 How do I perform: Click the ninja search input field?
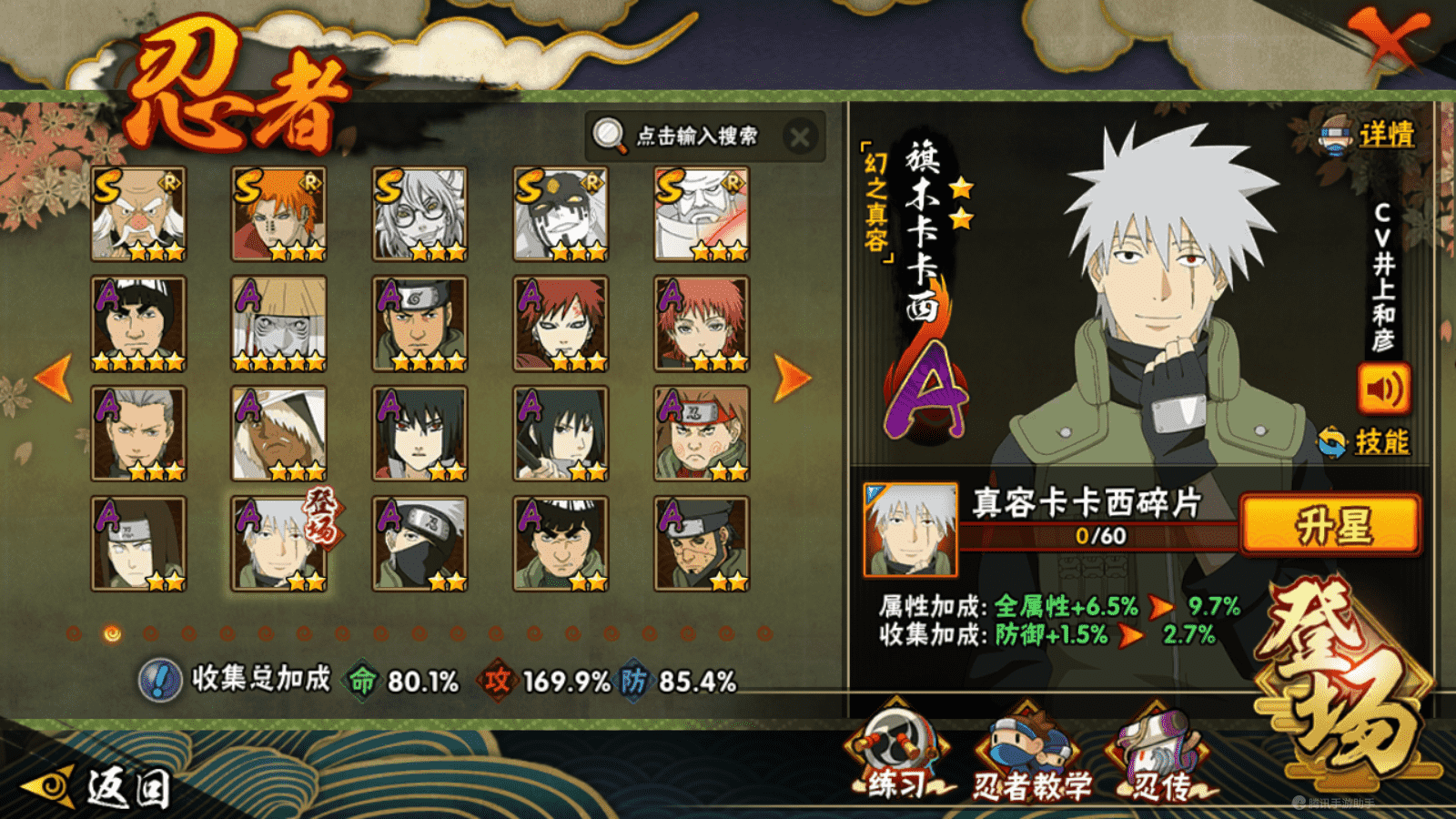point(696,136)
